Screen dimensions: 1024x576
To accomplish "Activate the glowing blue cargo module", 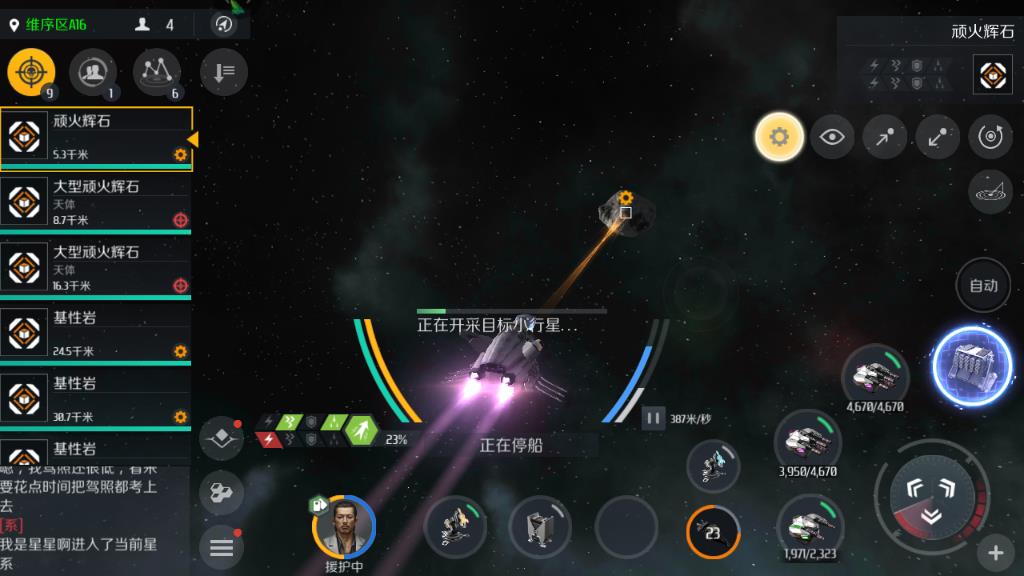I will coord(971,364).
